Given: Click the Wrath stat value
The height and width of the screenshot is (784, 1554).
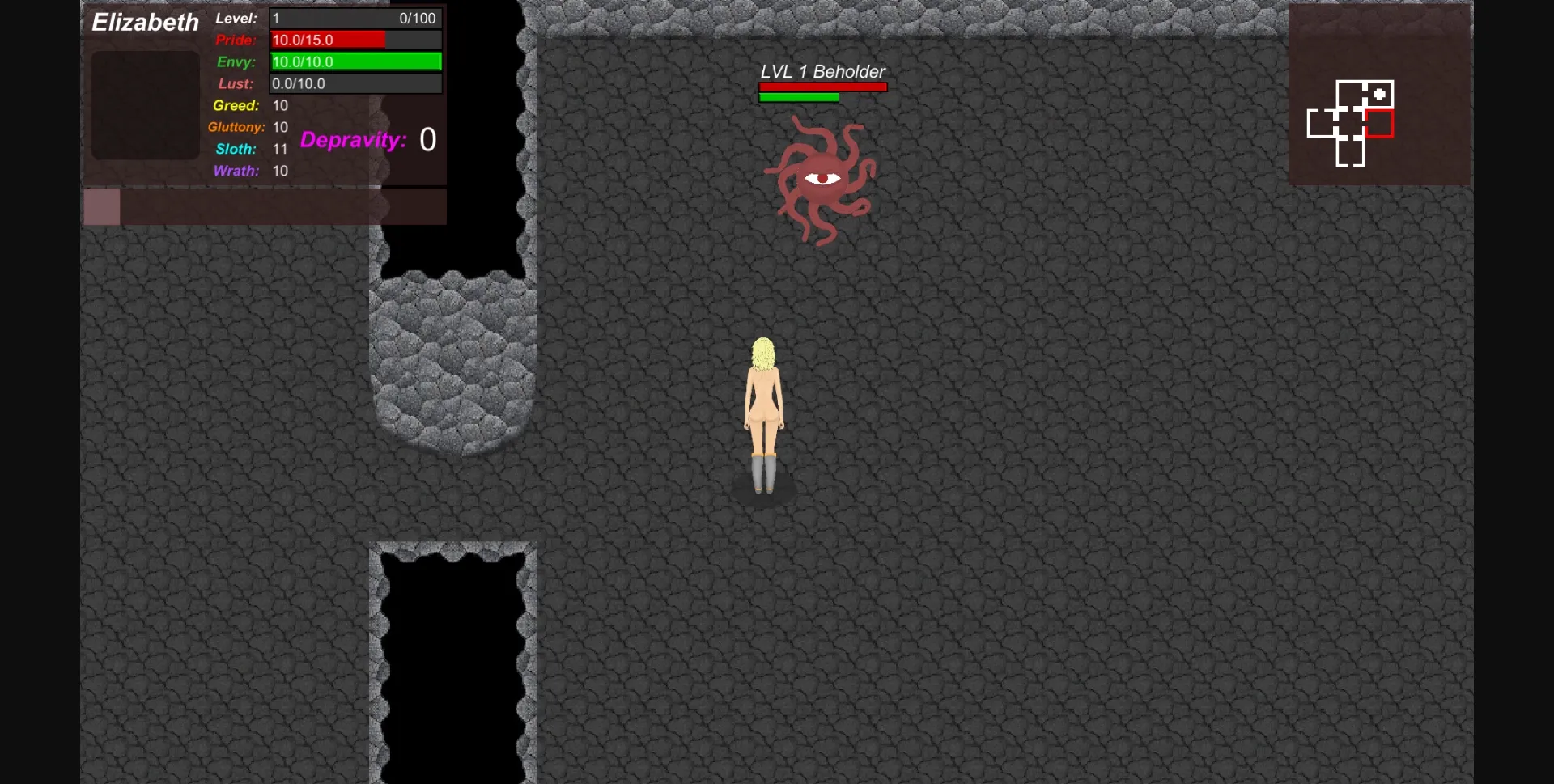Looking at the screenshot, I should (x=280, y=171).
